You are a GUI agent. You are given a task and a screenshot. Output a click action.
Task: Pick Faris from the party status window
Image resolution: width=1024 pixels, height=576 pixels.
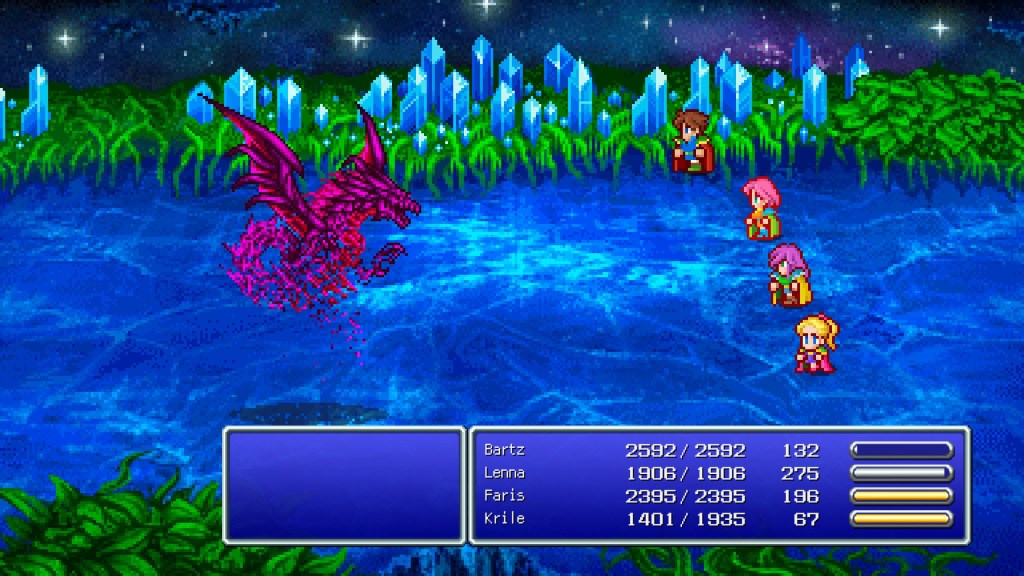504,496
